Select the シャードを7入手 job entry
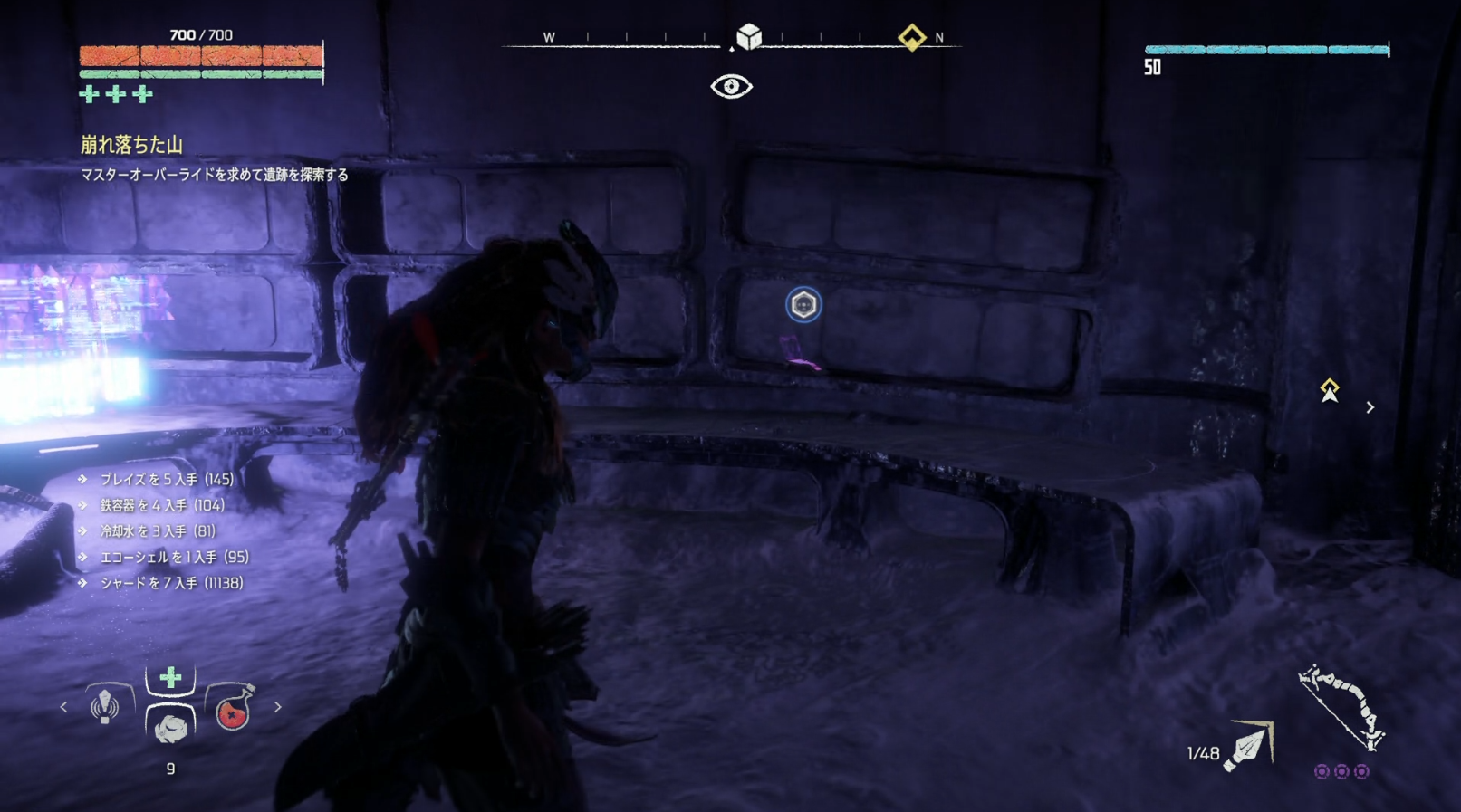 (x=171, y=583)
